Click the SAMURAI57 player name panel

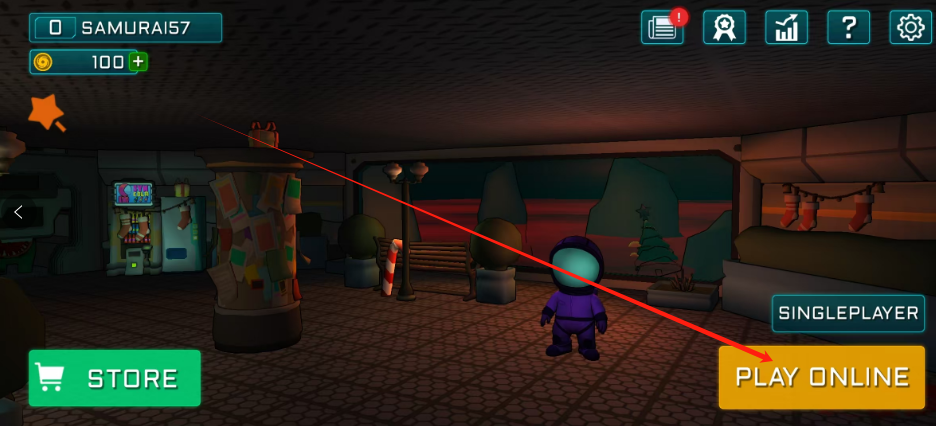tap(125, 28)
